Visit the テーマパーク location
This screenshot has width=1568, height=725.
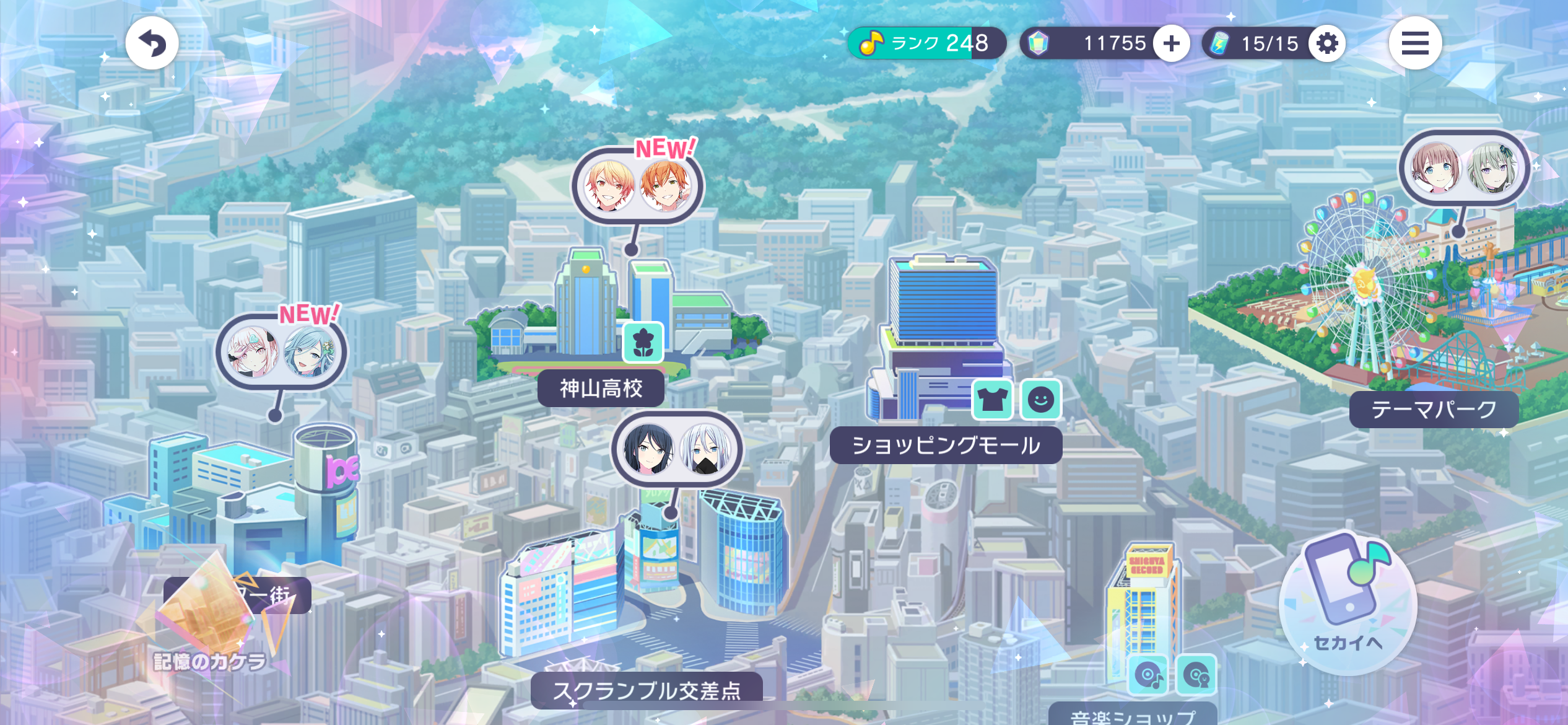pos(1433,410)
